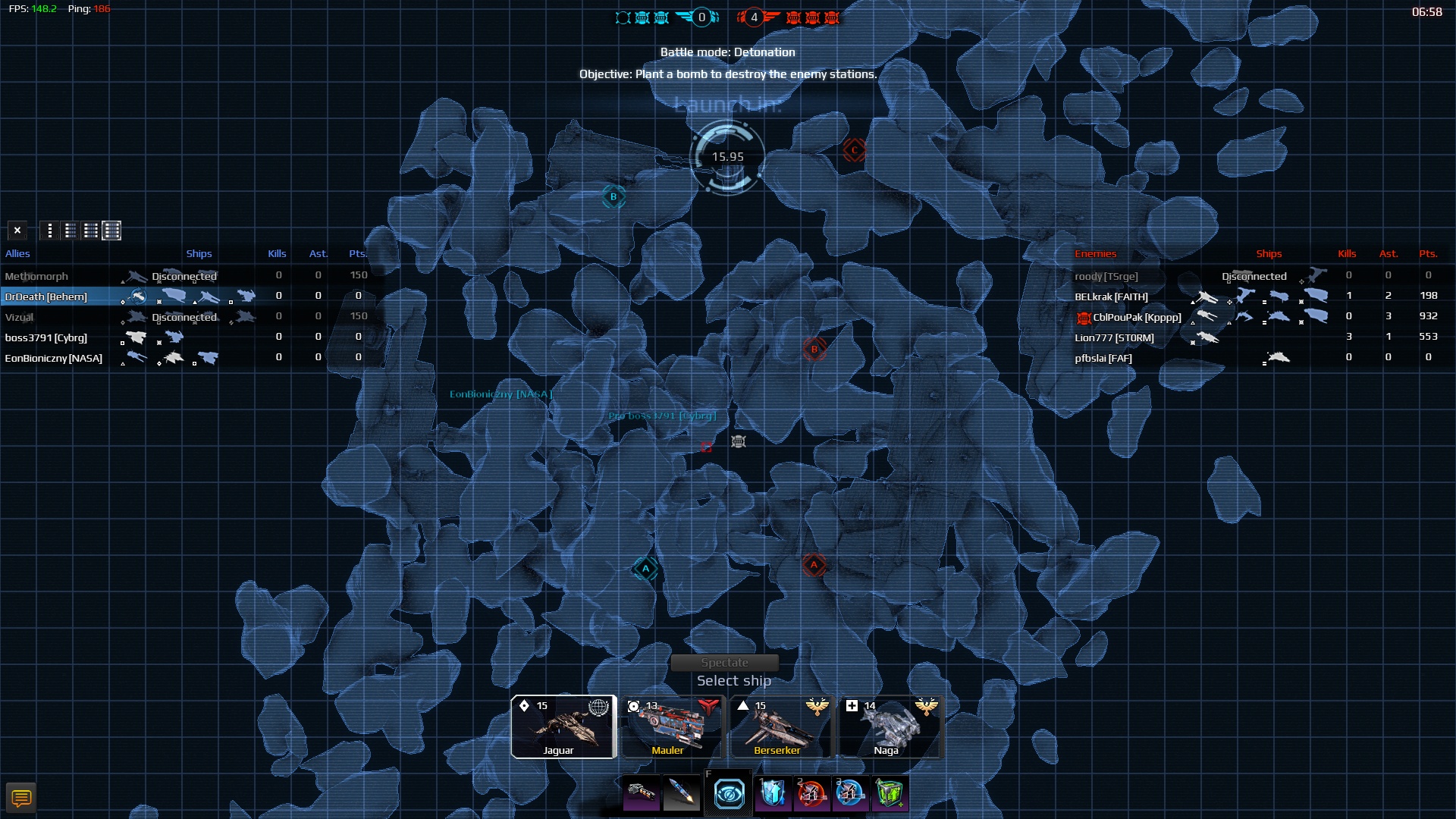The image size is (1456, 819).
Task: Click the countdown launch timer ring
Action: click(x=726, y=155)
